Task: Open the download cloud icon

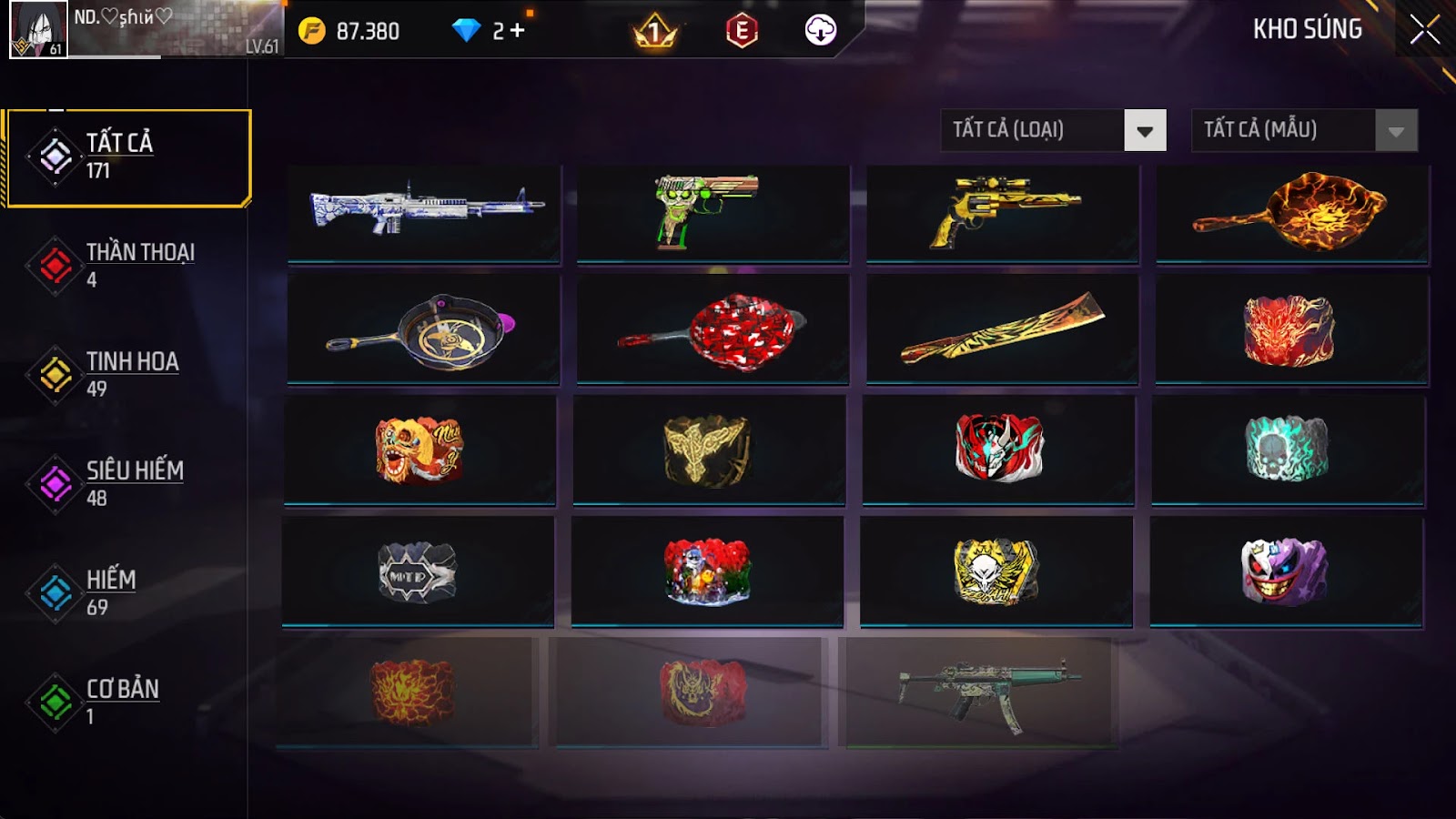Action: coord(820,31)
